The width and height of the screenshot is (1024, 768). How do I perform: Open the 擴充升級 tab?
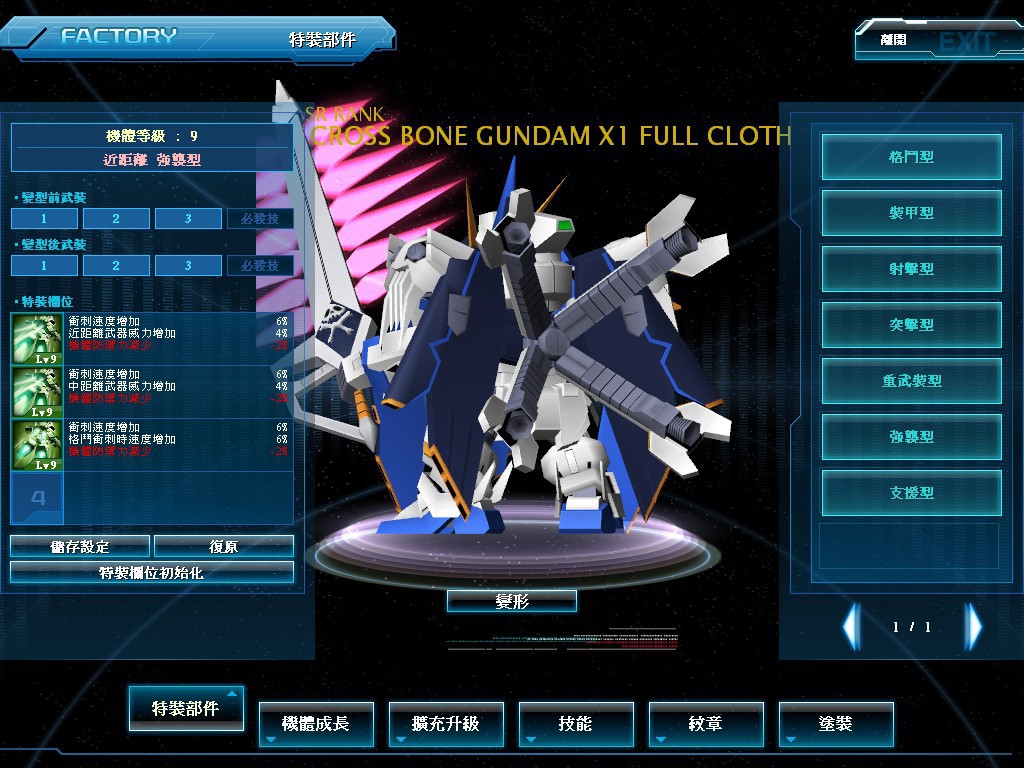(x=446, y=723)
